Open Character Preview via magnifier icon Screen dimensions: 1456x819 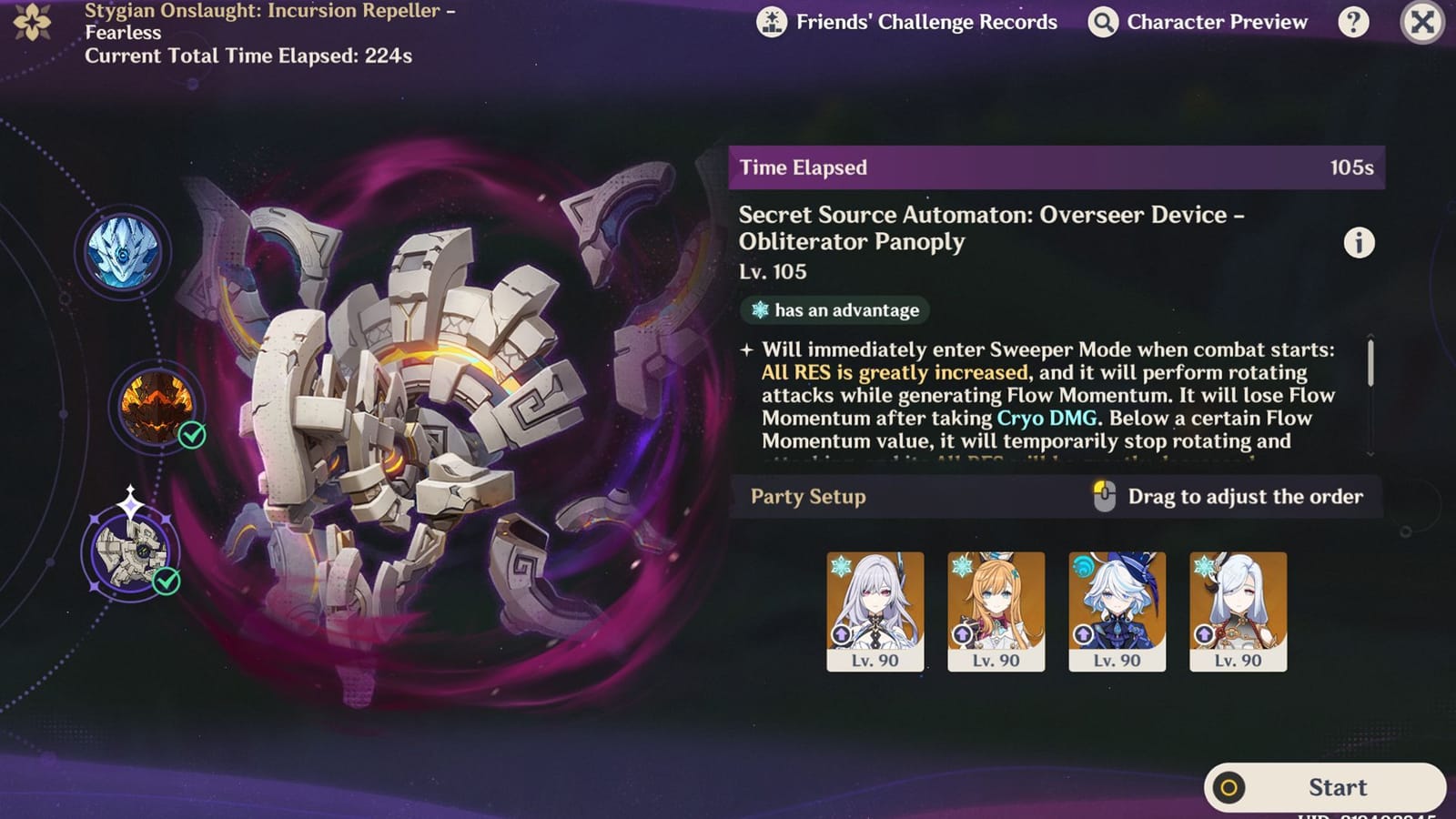tap(1101, 21)
